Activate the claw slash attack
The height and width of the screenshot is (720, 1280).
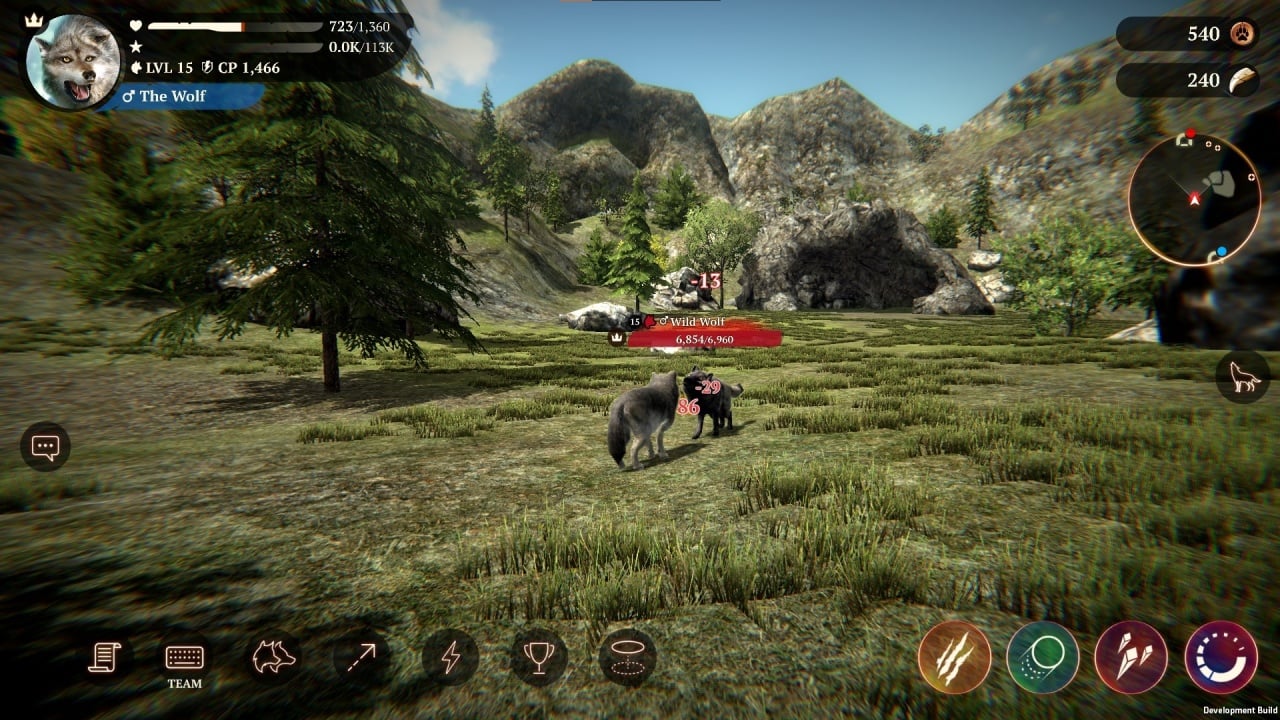click(x=954, y=657)
